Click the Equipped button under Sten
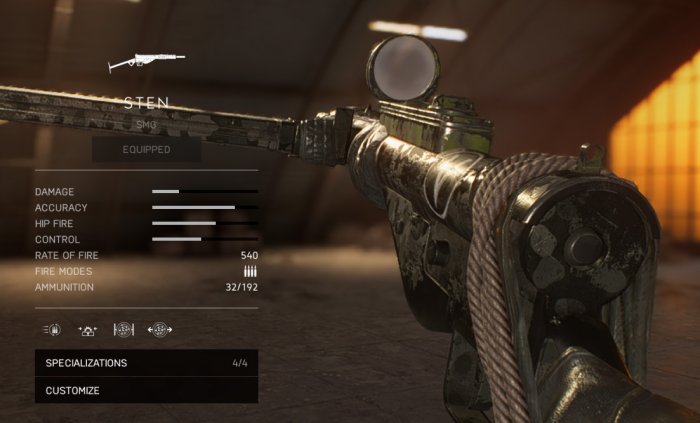The width and height of the screenshot is (700, 423). pyautogui.click(x=146, y=150)
